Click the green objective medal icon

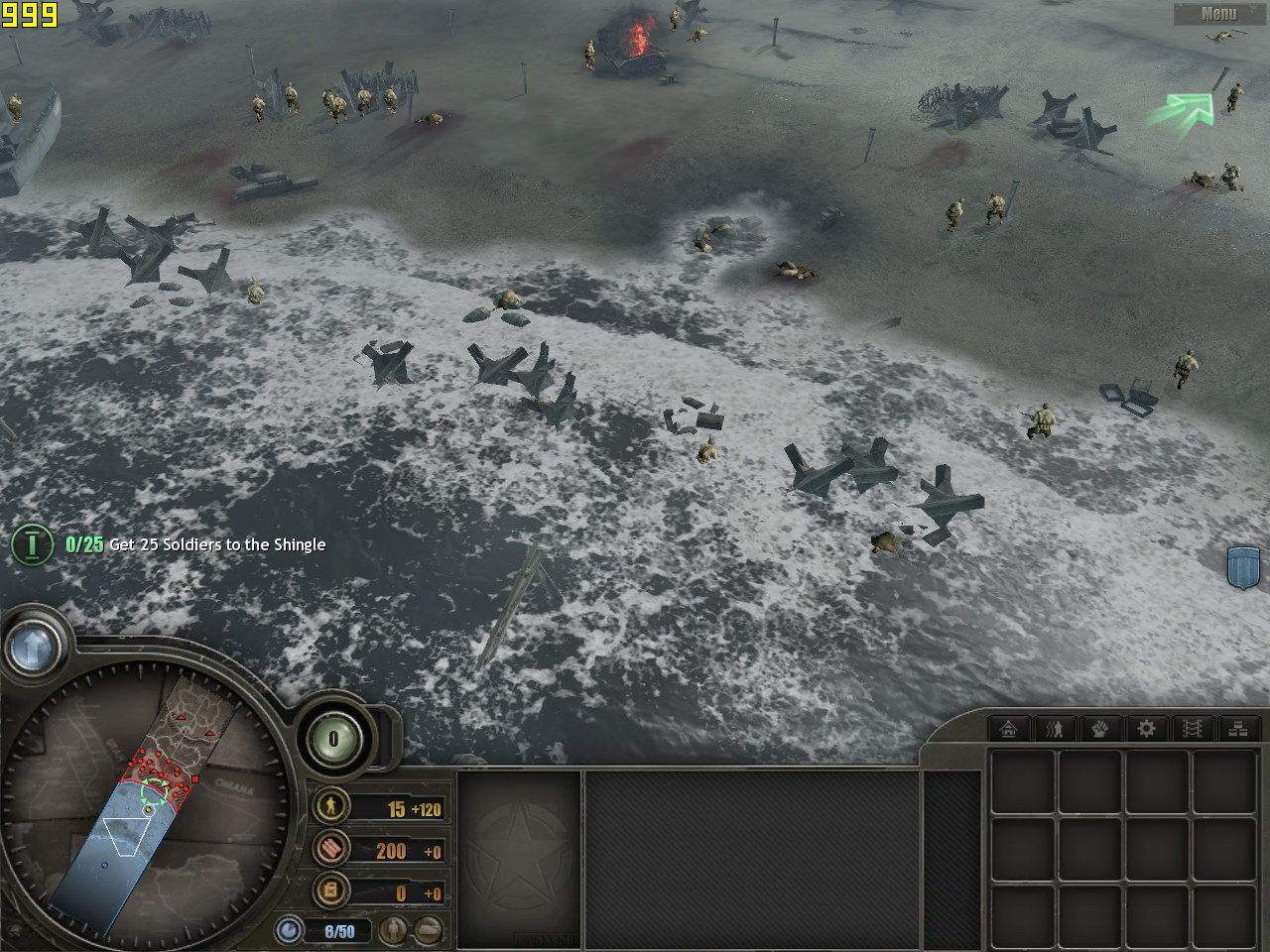click(x=32, y=544)
